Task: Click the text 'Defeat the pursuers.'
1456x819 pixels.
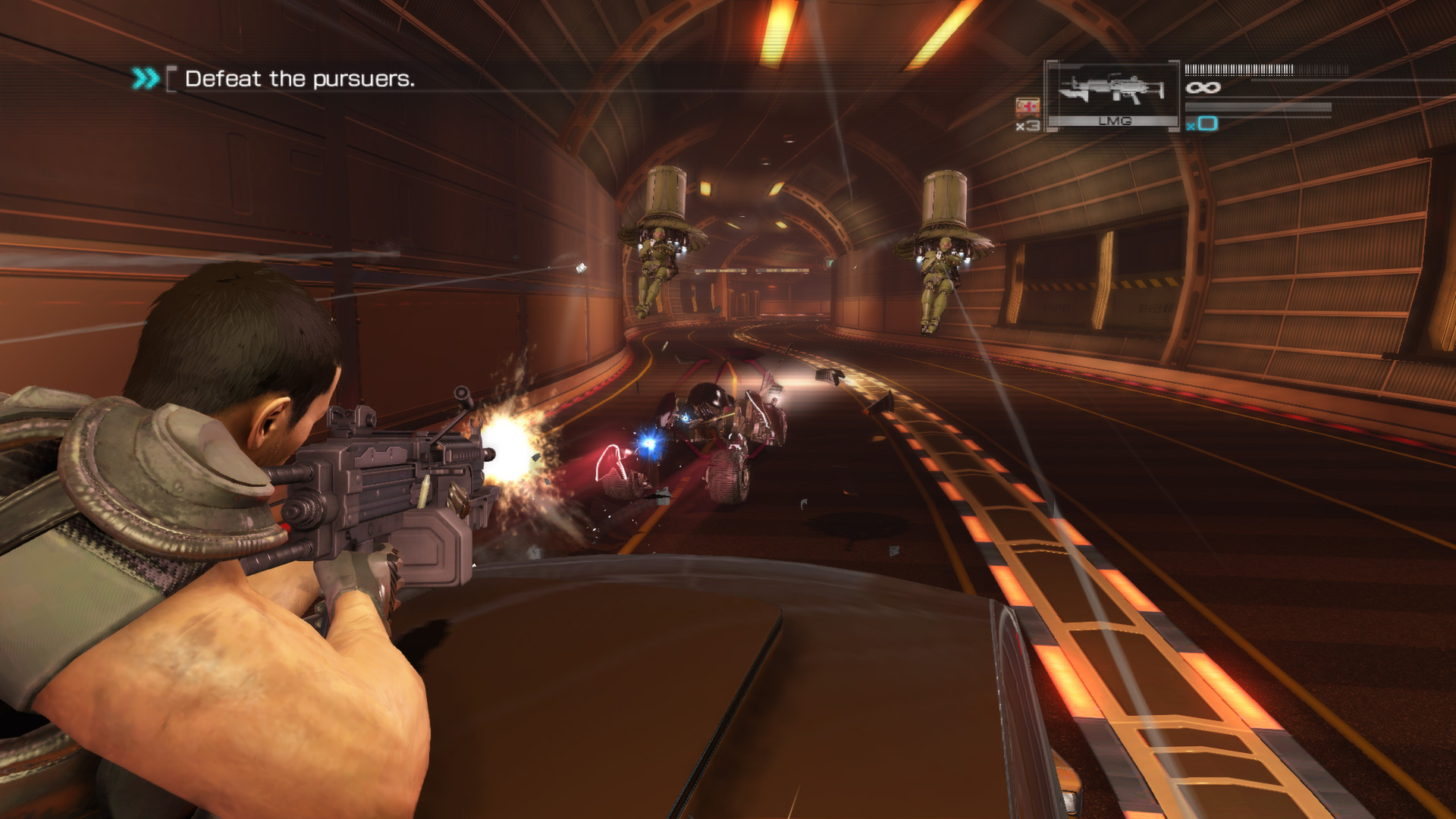Action: (x=301, y=79)
